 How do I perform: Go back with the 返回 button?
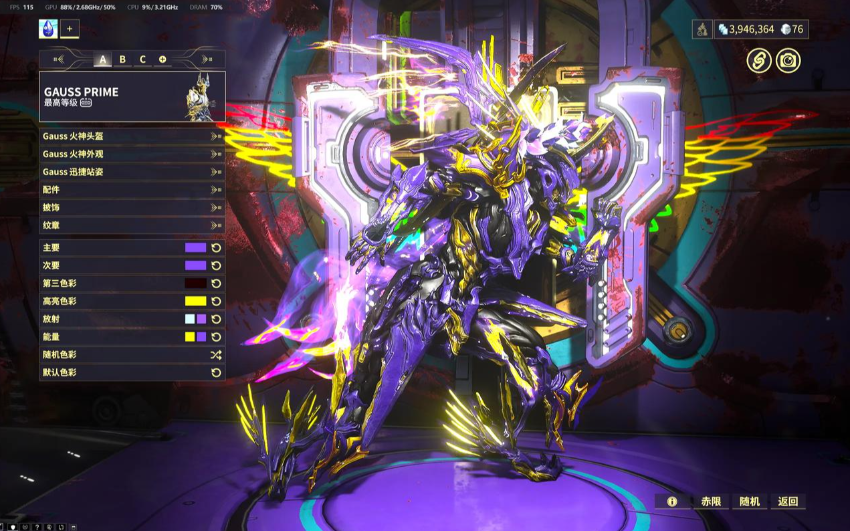click(x=788, y=501)
